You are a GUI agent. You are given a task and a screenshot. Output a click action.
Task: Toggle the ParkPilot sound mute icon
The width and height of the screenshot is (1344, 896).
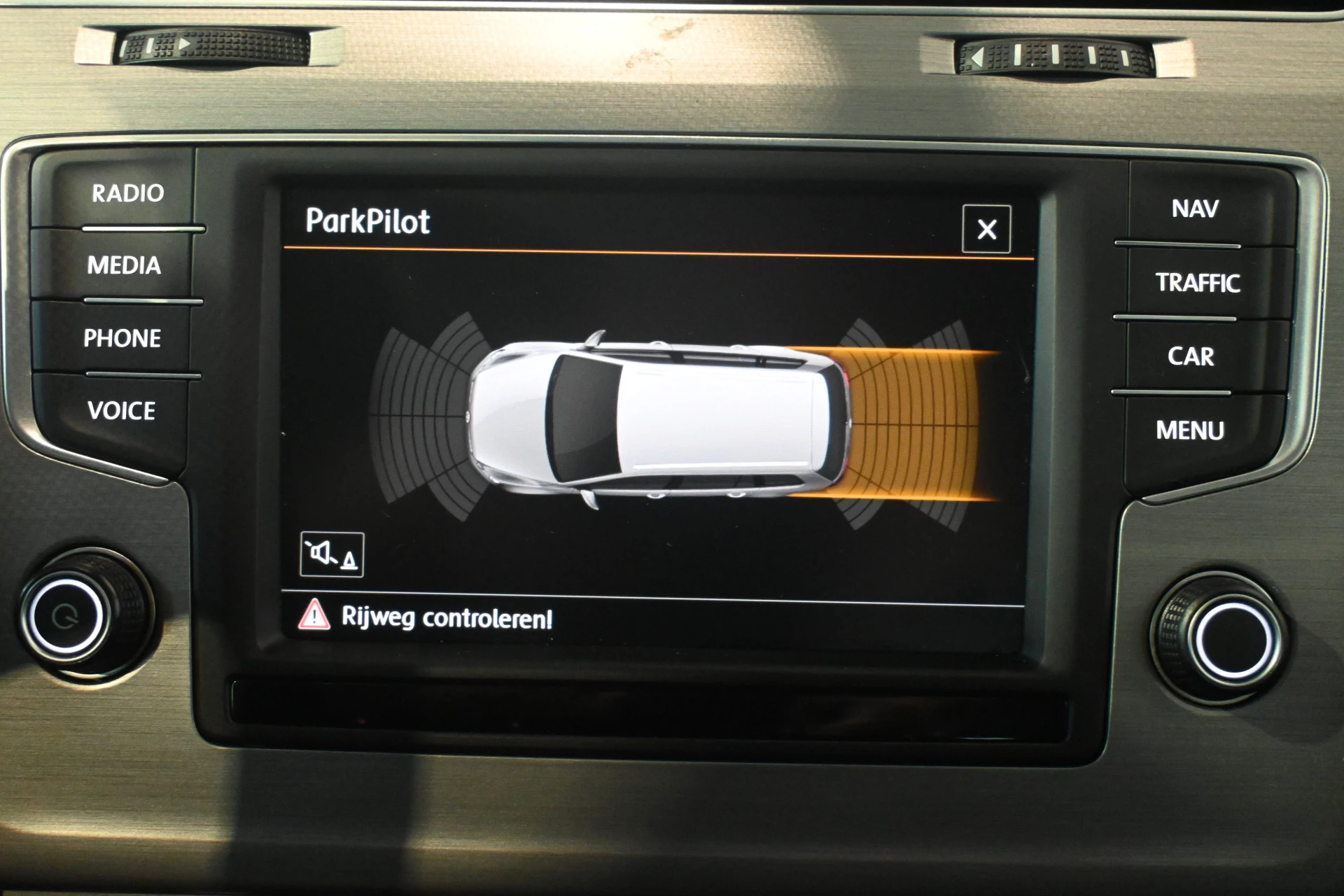(332, 554)
